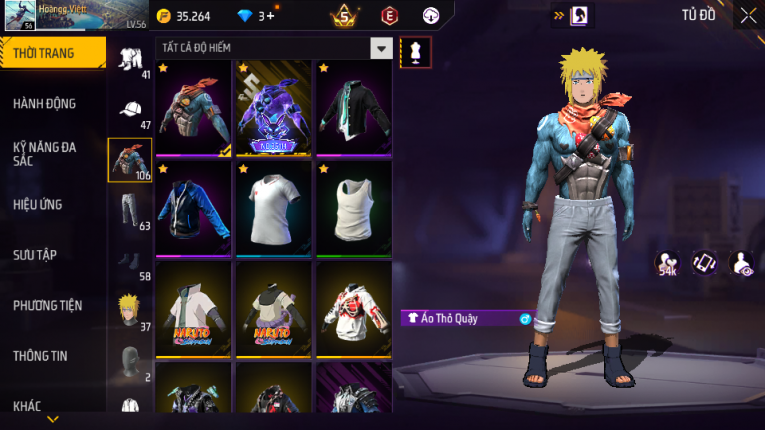The width and height of the screenshot is (765, 430).
Task: Open the Tất Cả Độ Hiếm rarity dropdown
Action: click(x=381, y=48)
